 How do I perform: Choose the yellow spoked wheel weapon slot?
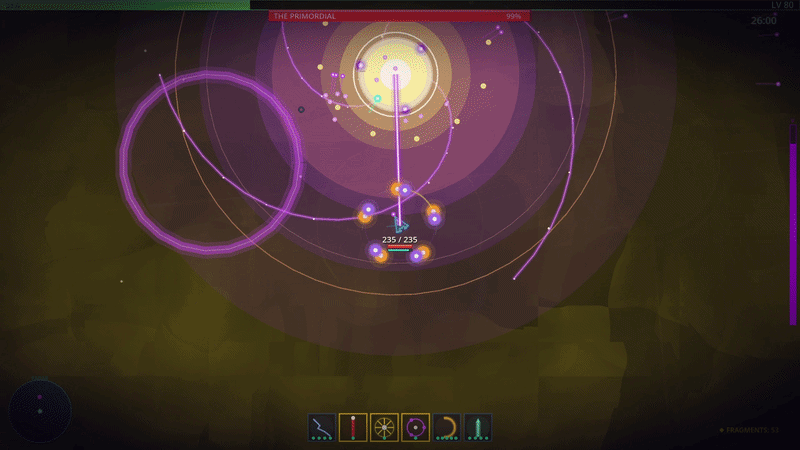(384, 427)
